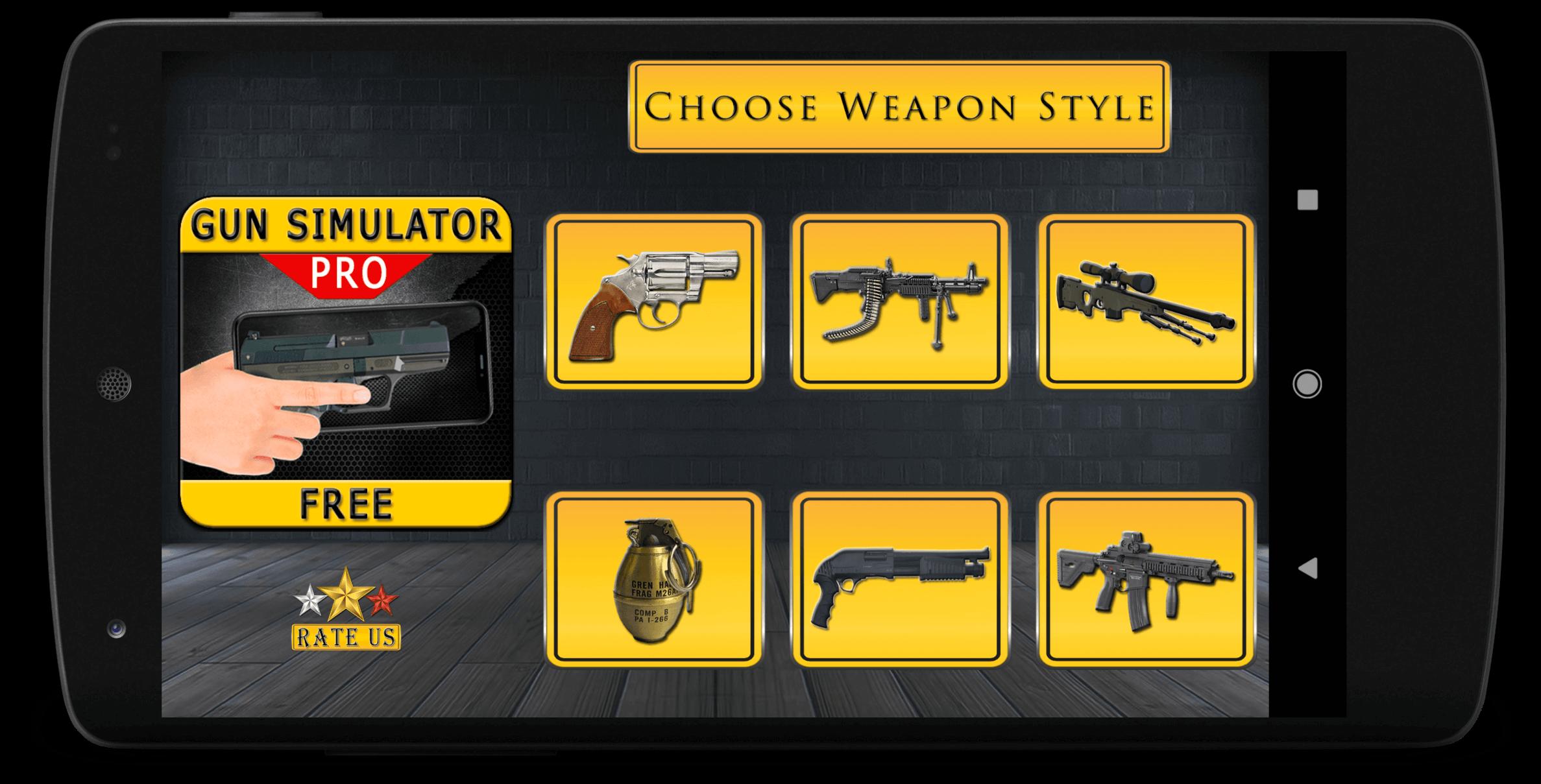Open Android recent apps square button

pos(1307,200)
